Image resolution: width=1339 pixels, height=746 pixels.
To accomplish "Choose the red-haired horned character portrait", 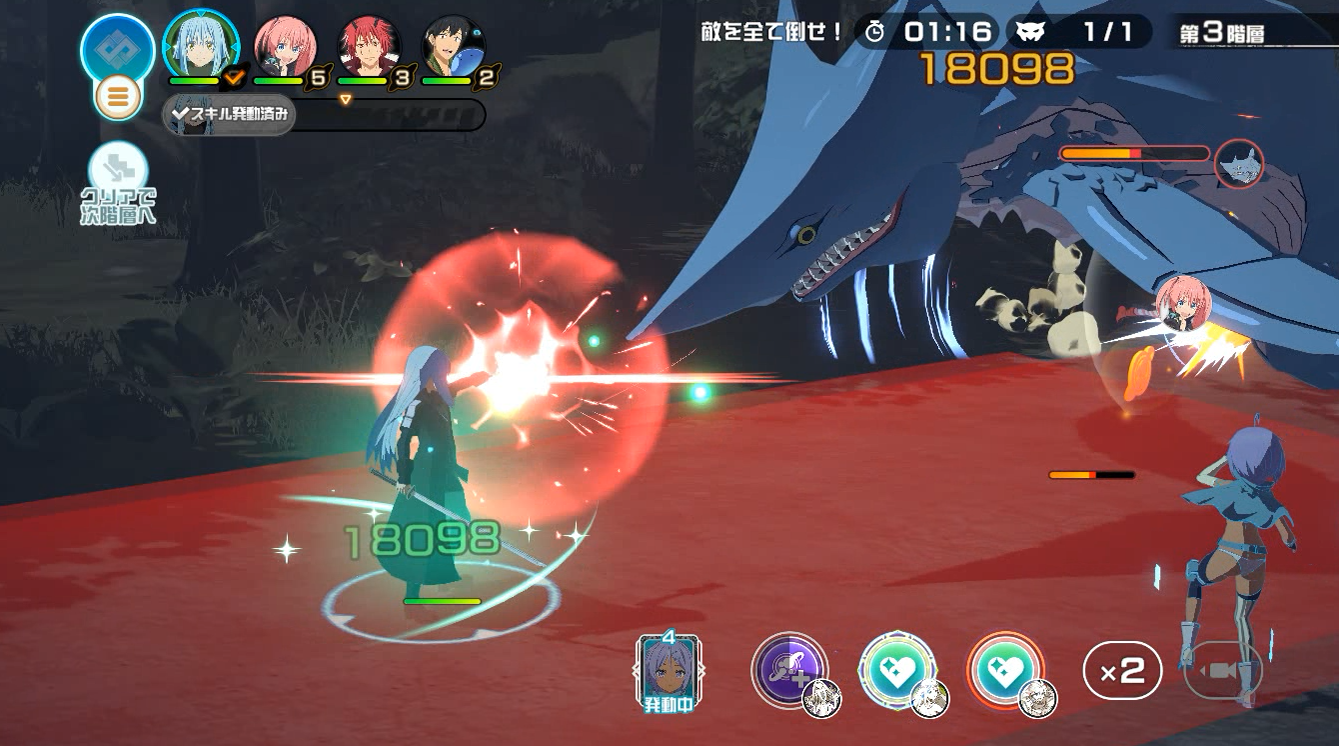I will point(369,46).
